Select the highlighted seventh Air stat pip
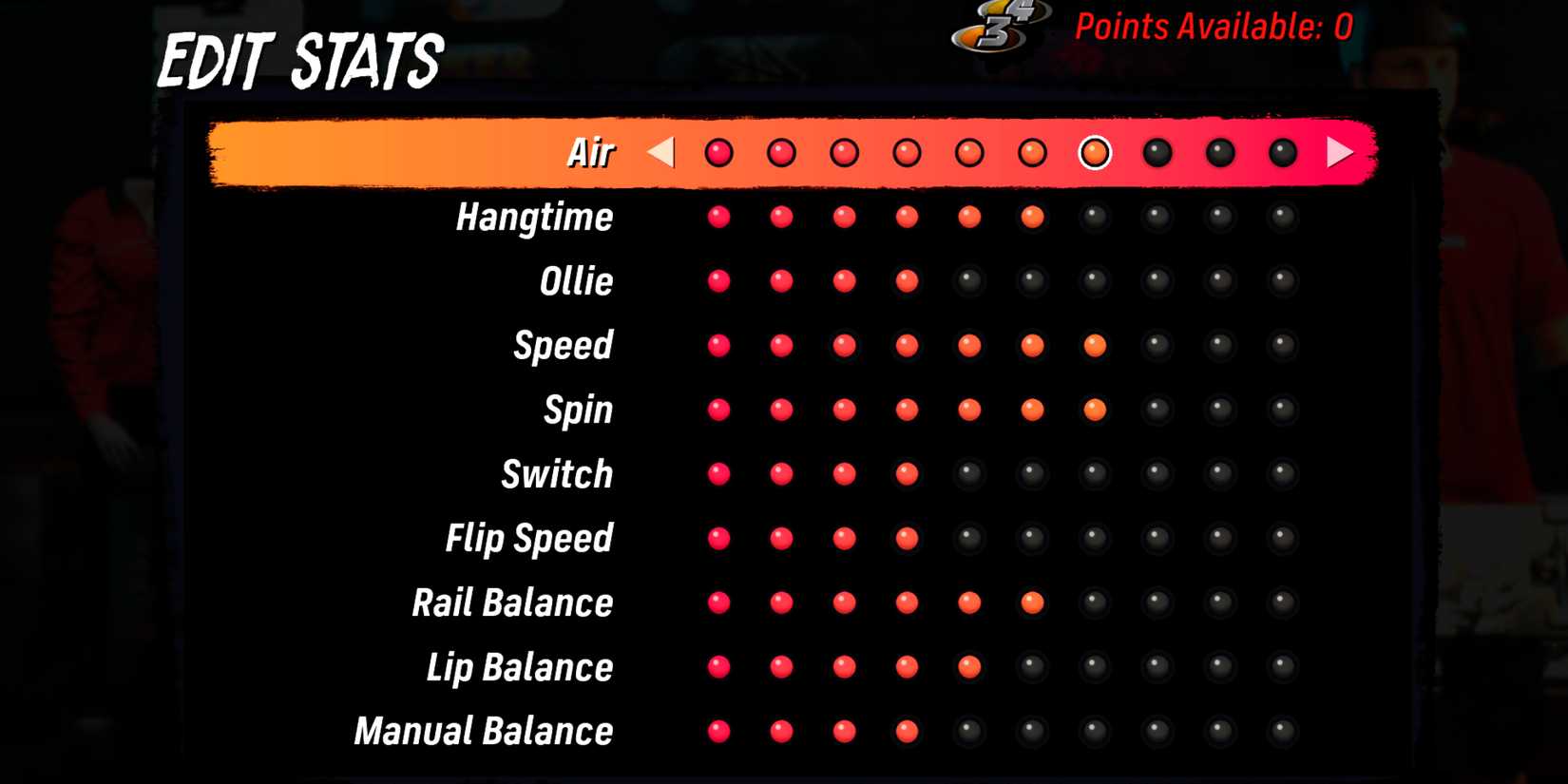 1094,150
